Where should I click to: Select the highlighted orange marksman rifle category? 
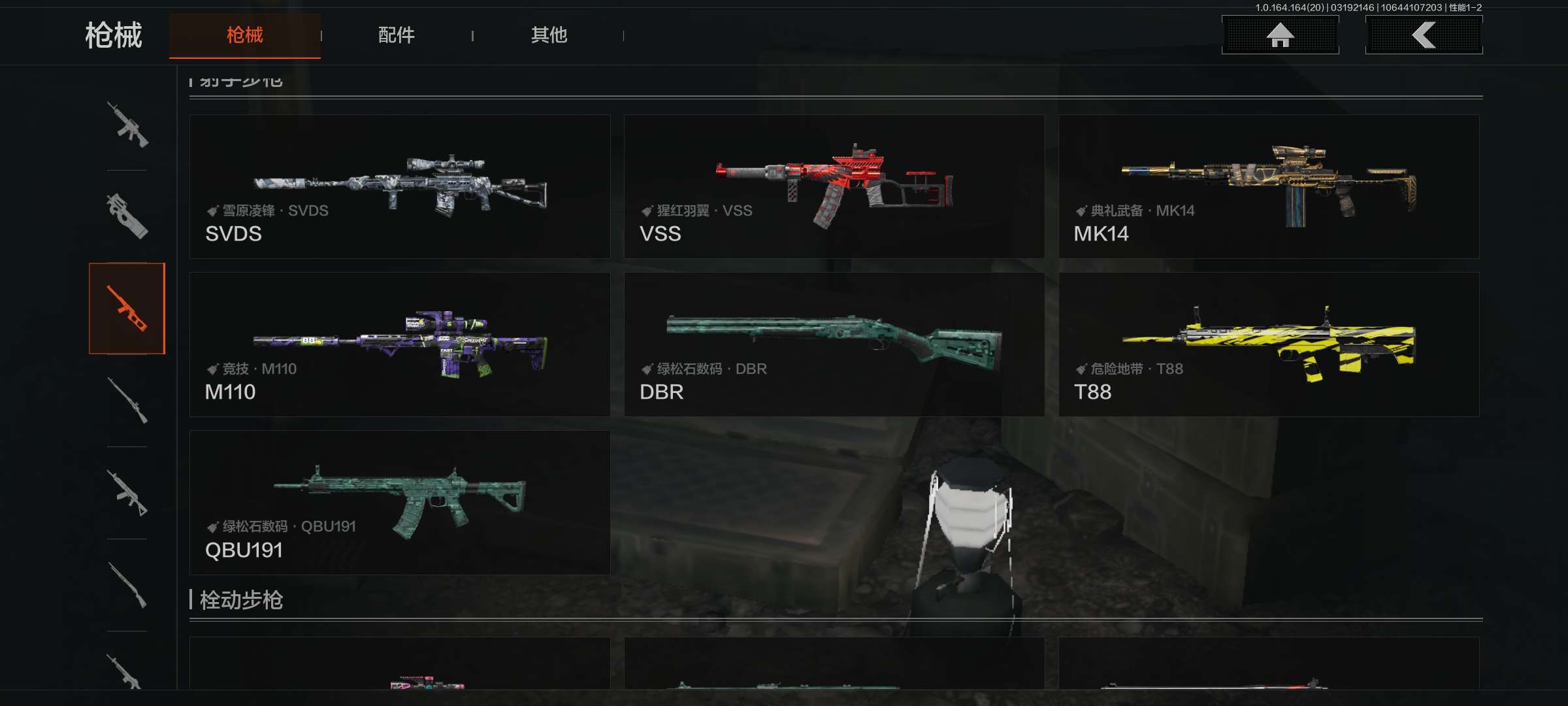click(127, 309)
